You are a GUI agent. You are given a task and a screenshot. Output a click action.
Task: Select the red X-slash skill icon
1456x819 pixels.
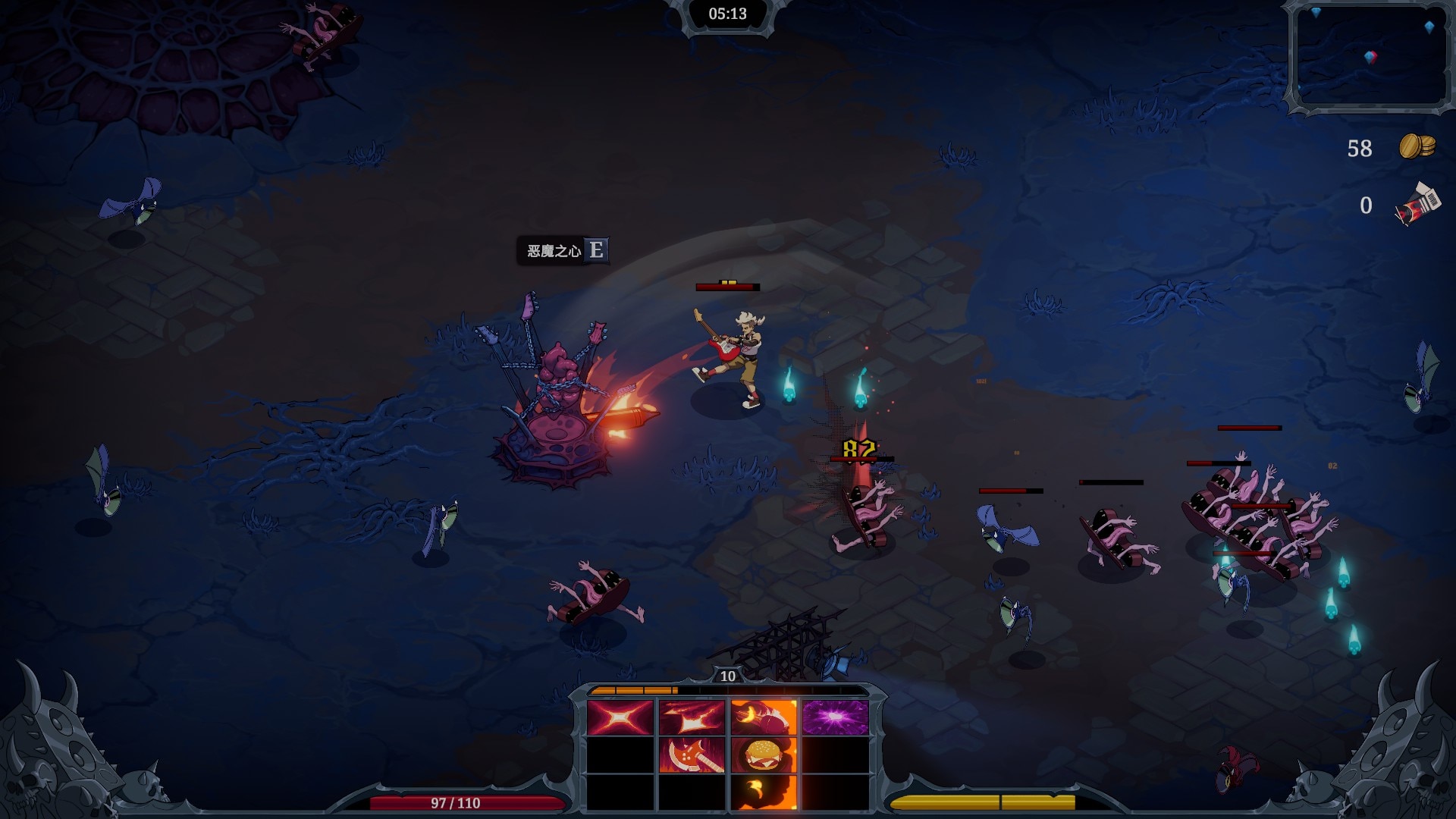click(x=620, y=717)
